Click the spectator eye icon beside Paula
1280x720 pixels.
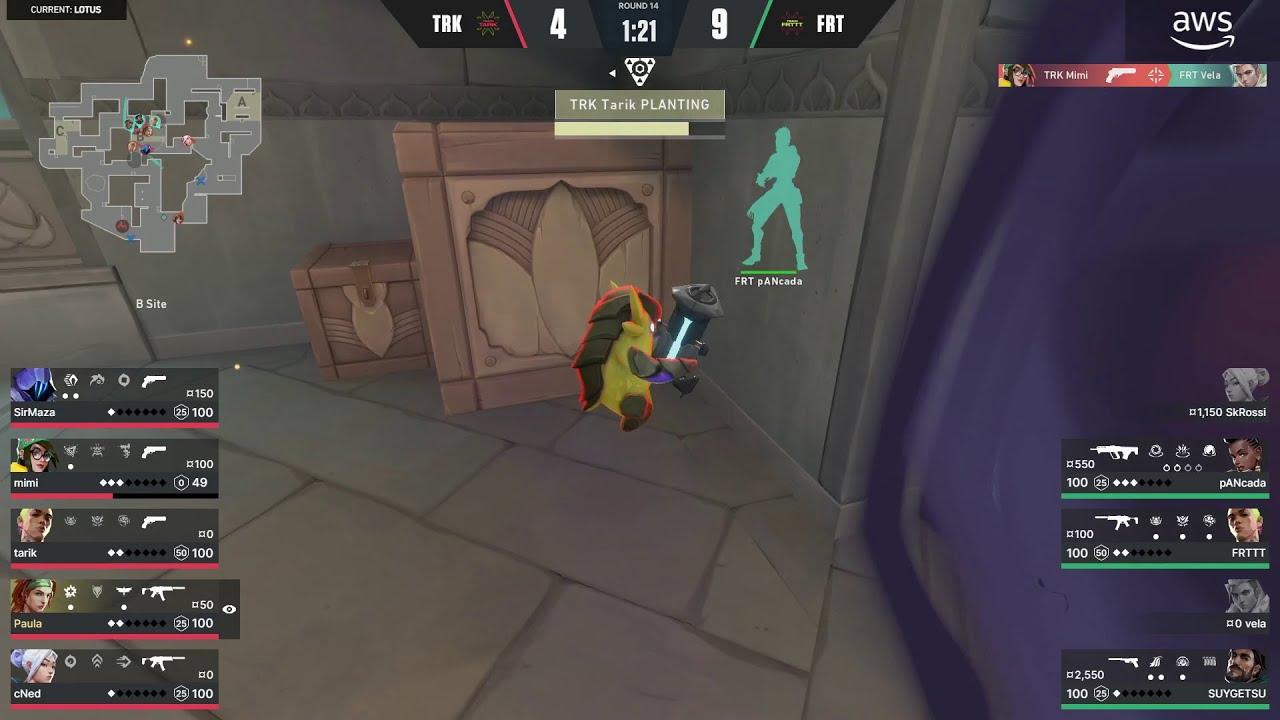pos(227,608)
